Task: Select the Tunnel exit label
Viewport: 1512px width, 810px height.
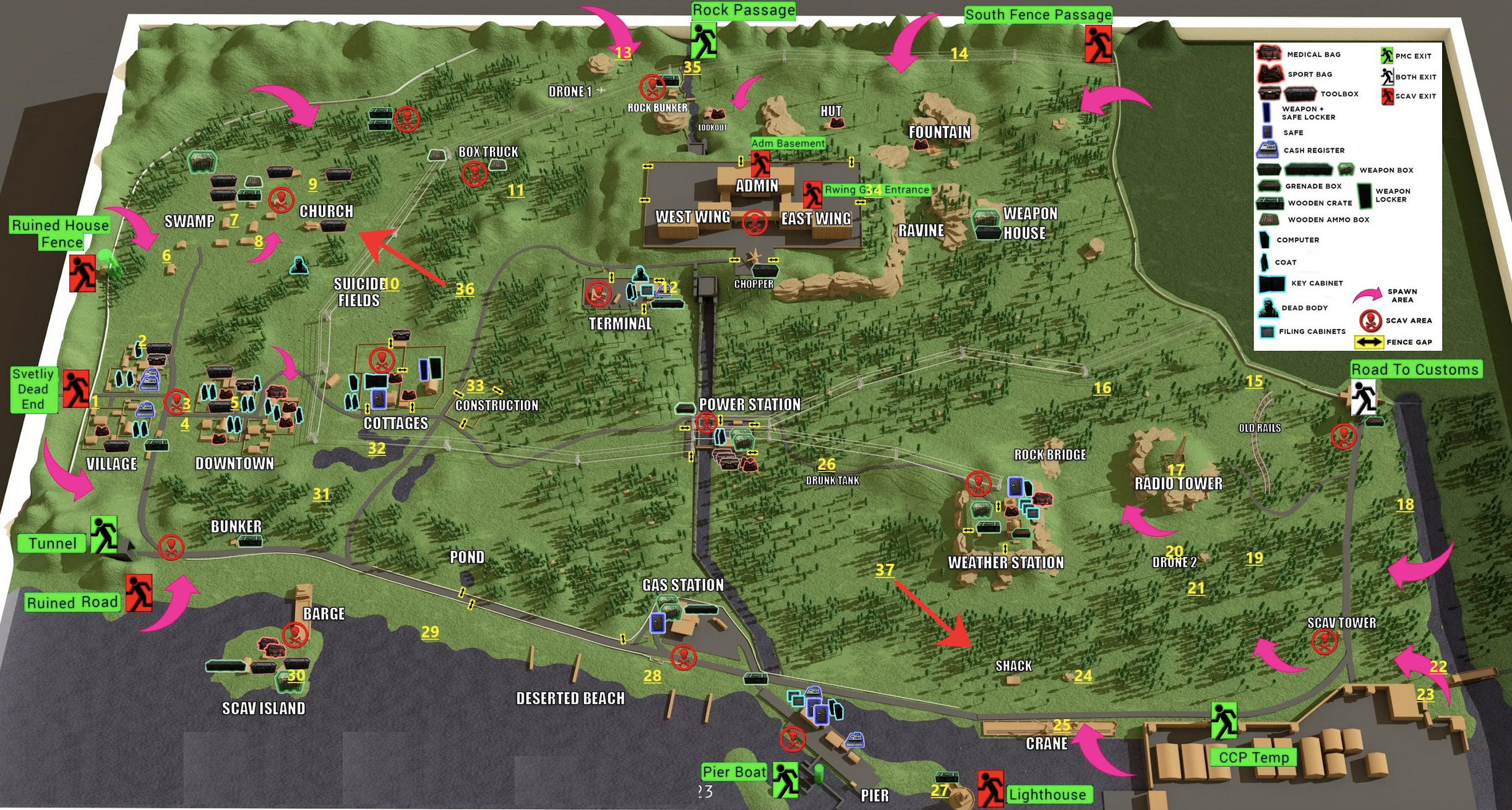Action: (x=53, y=544)
